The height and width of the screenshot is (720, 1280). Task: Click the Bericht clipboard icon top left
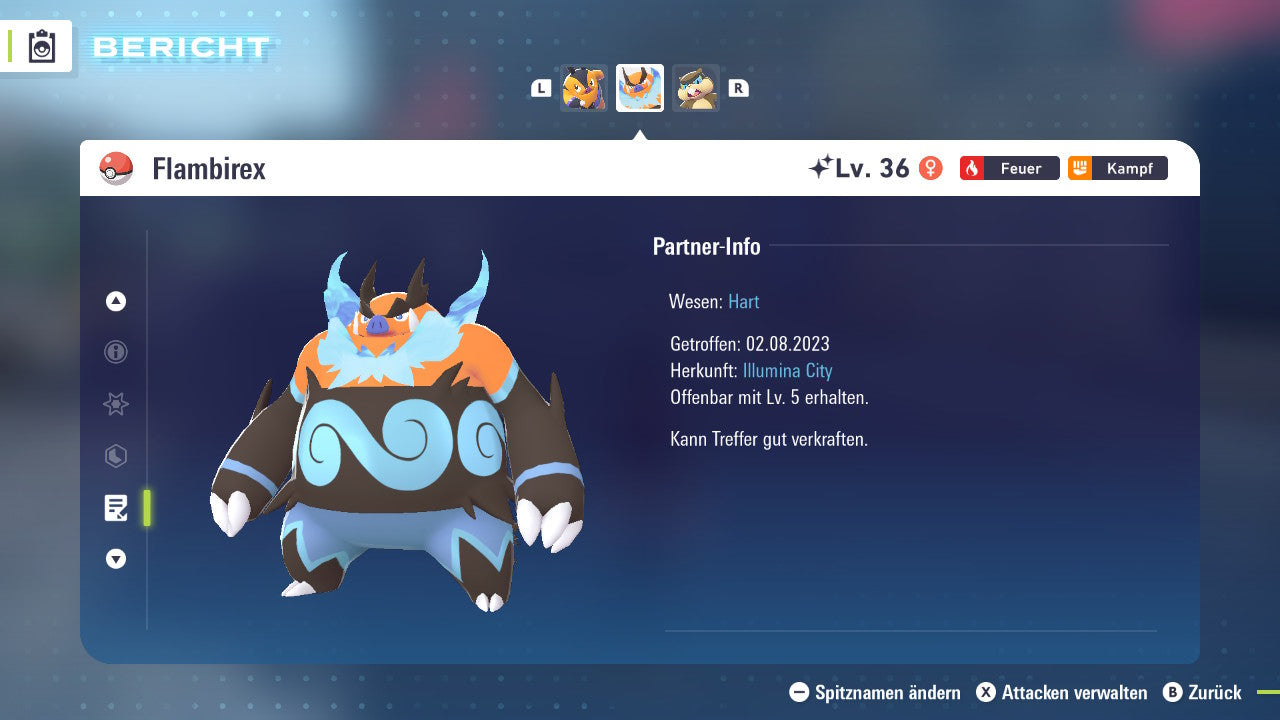pos(40,46)
